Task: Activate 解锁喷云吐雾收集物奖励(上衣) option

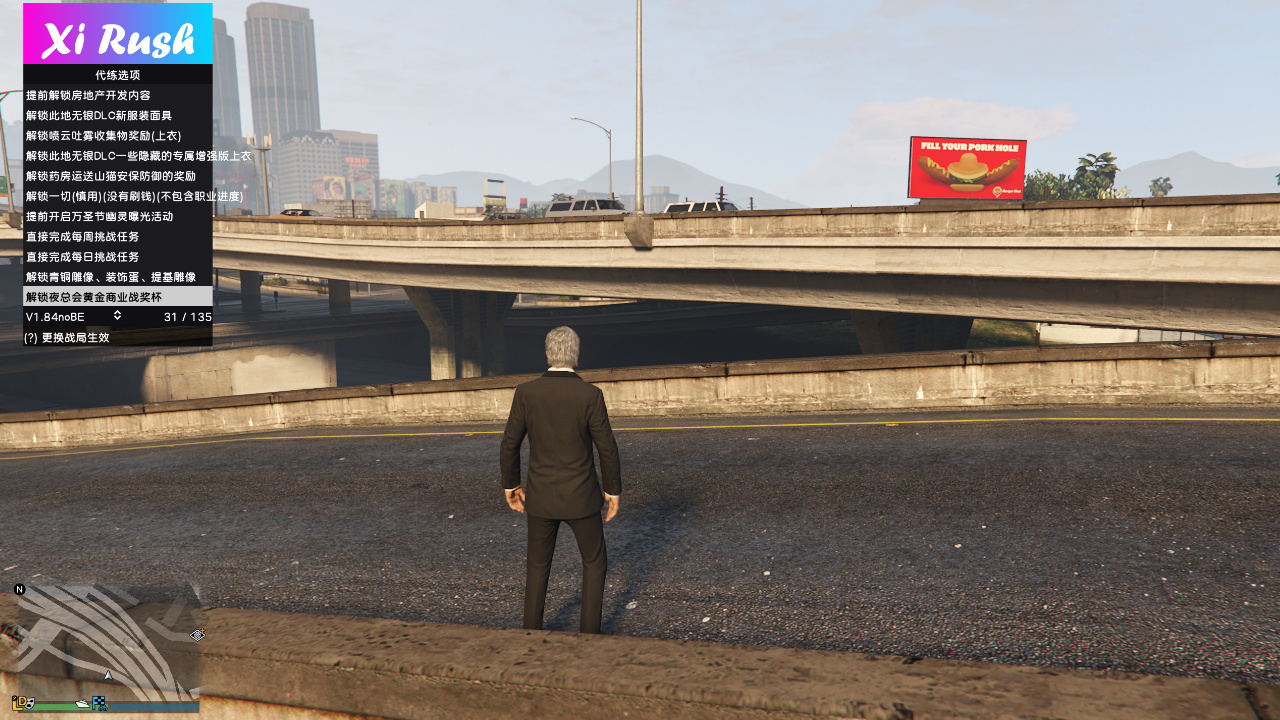Action: coord(103,135)
